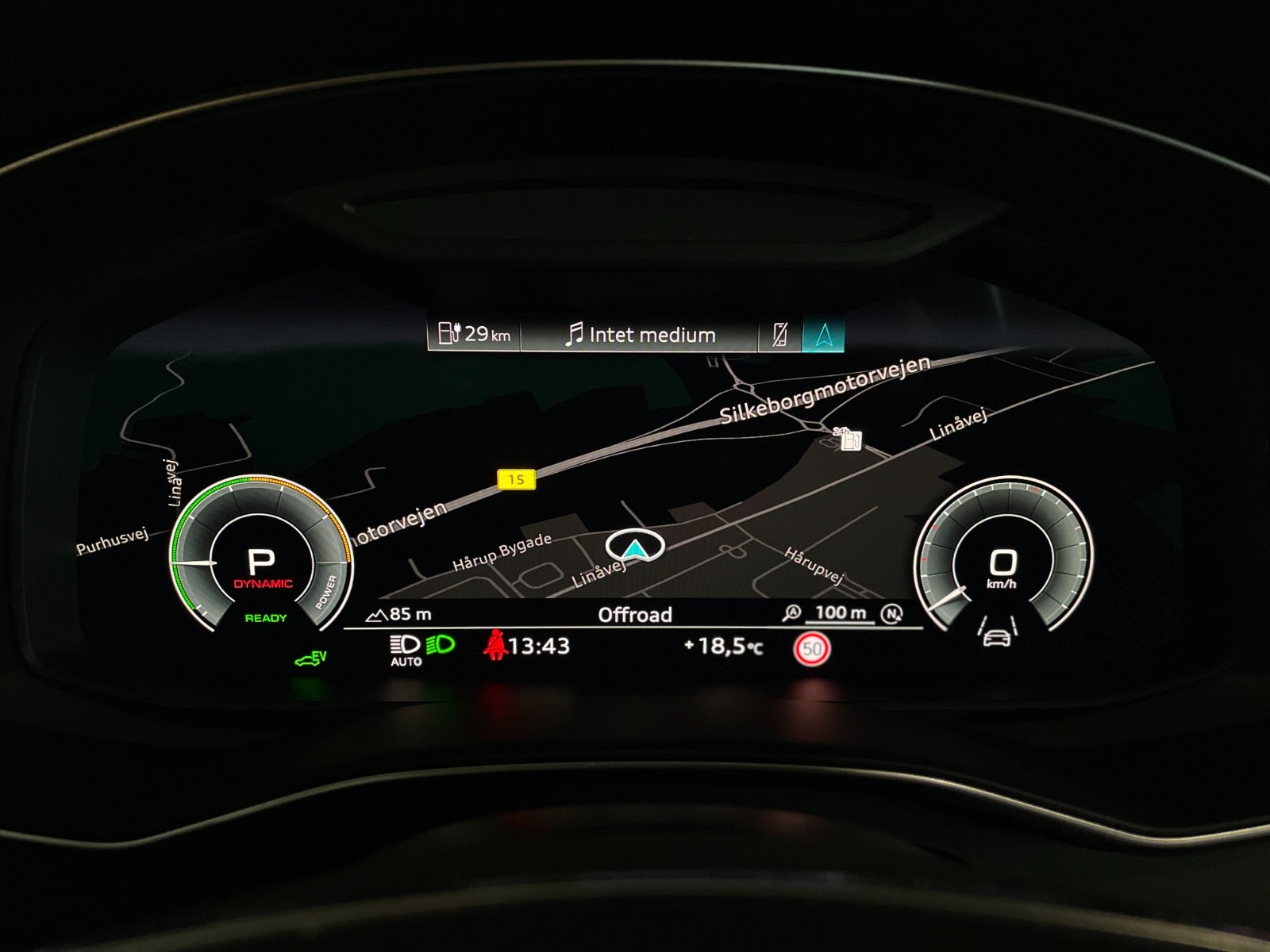Viewport: 1270px width, 952px height.
Task: Select the green EV mode icon
Action: pos(310,658)
